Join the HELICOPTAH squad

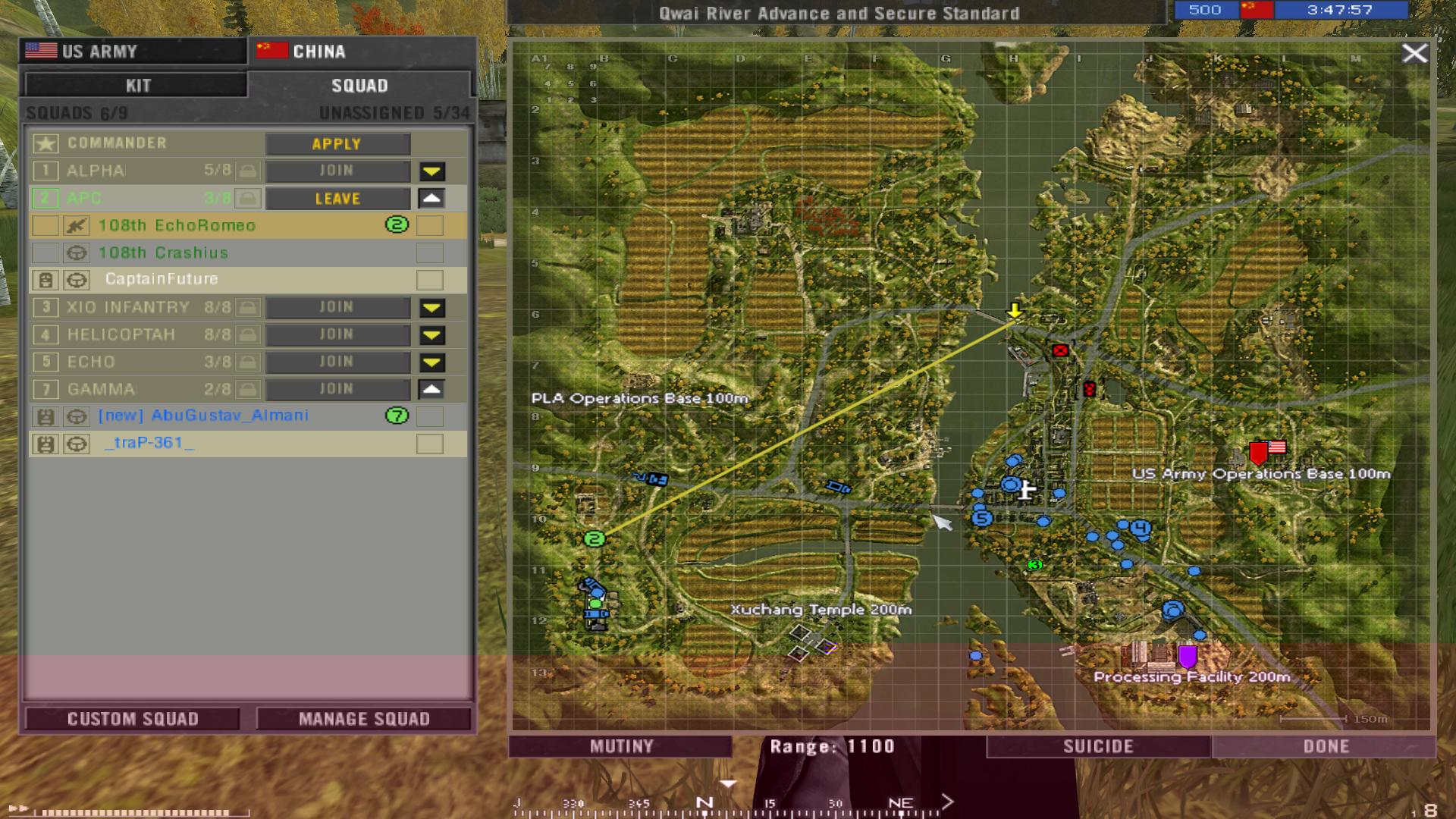(337, 335)
